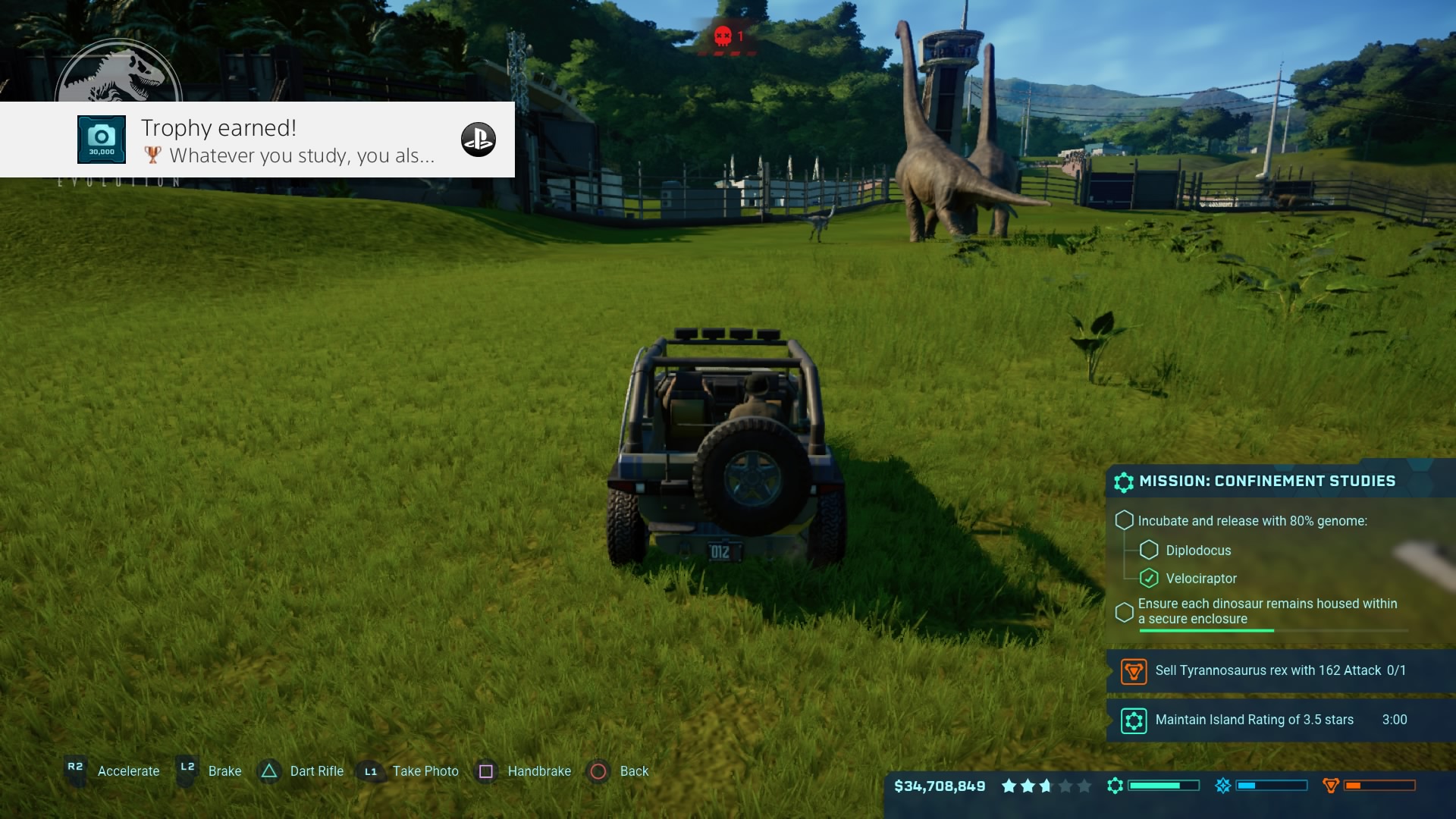Select the Maintain Island Rating mission icon
1456x819 pixels.
(1134, 720)
